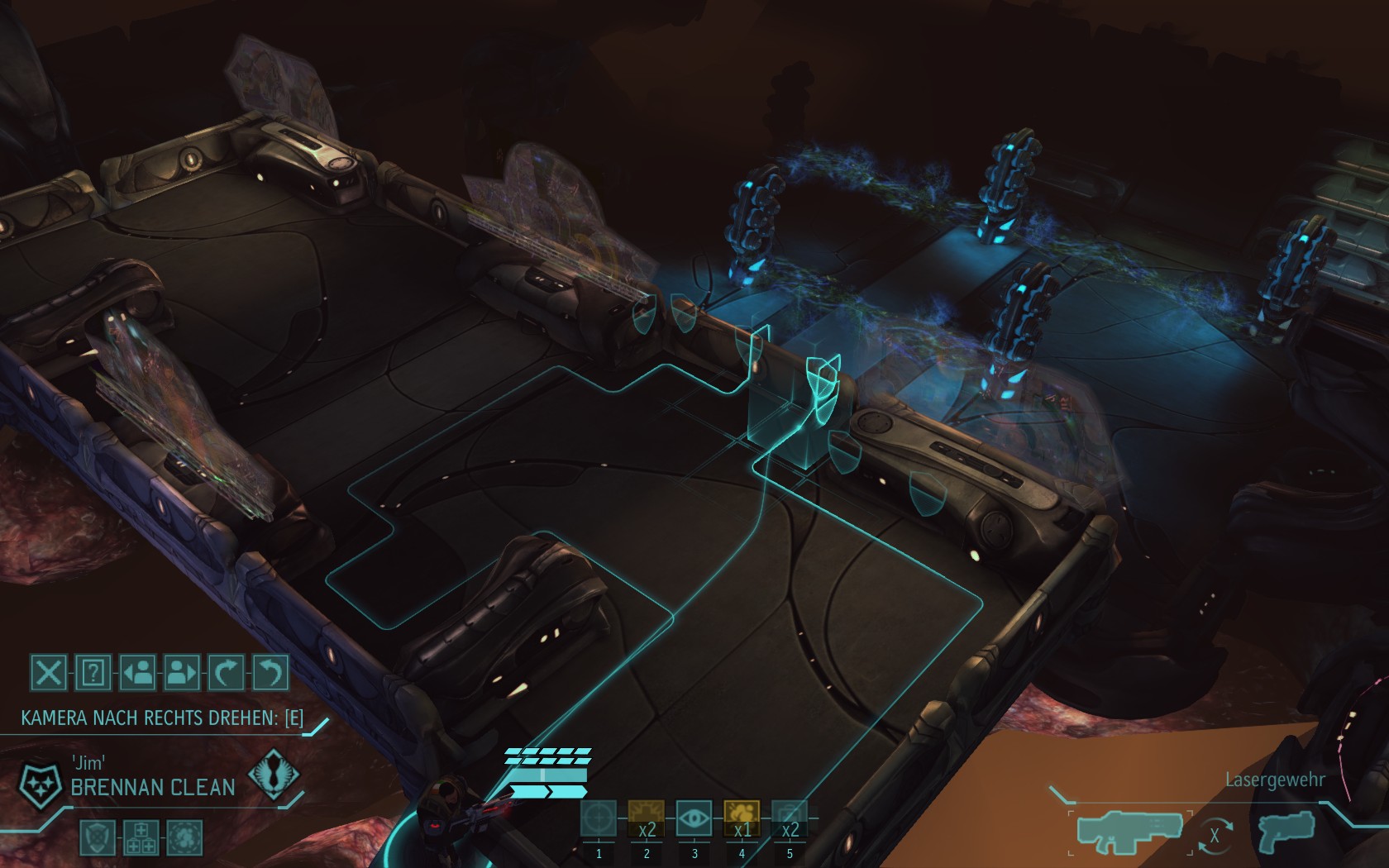Rotate the camera to the left

tap(270, 673)
